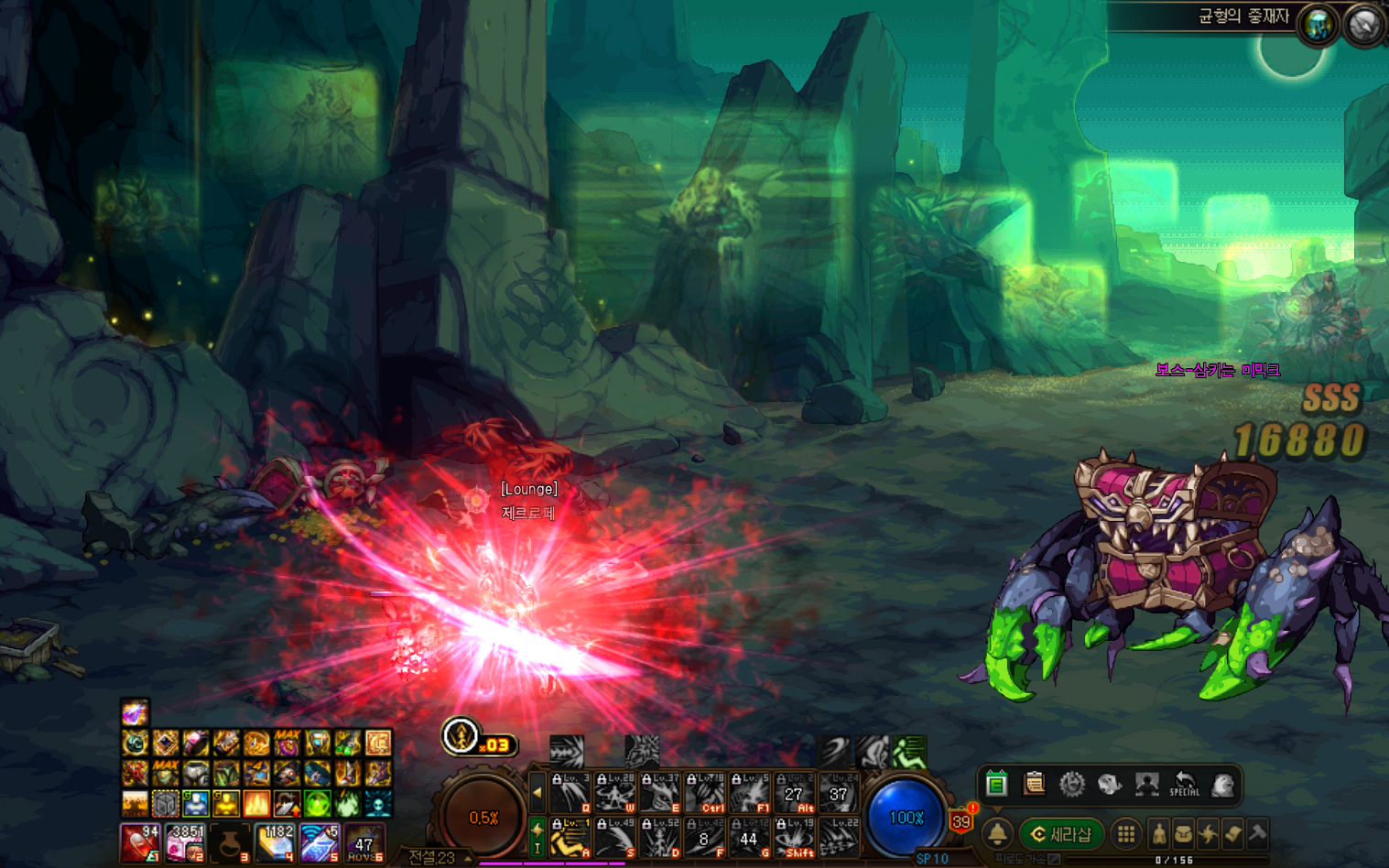Click the SPECIAL arrow icon
The image size is (1389, 868).
(x=1184, y=784)
